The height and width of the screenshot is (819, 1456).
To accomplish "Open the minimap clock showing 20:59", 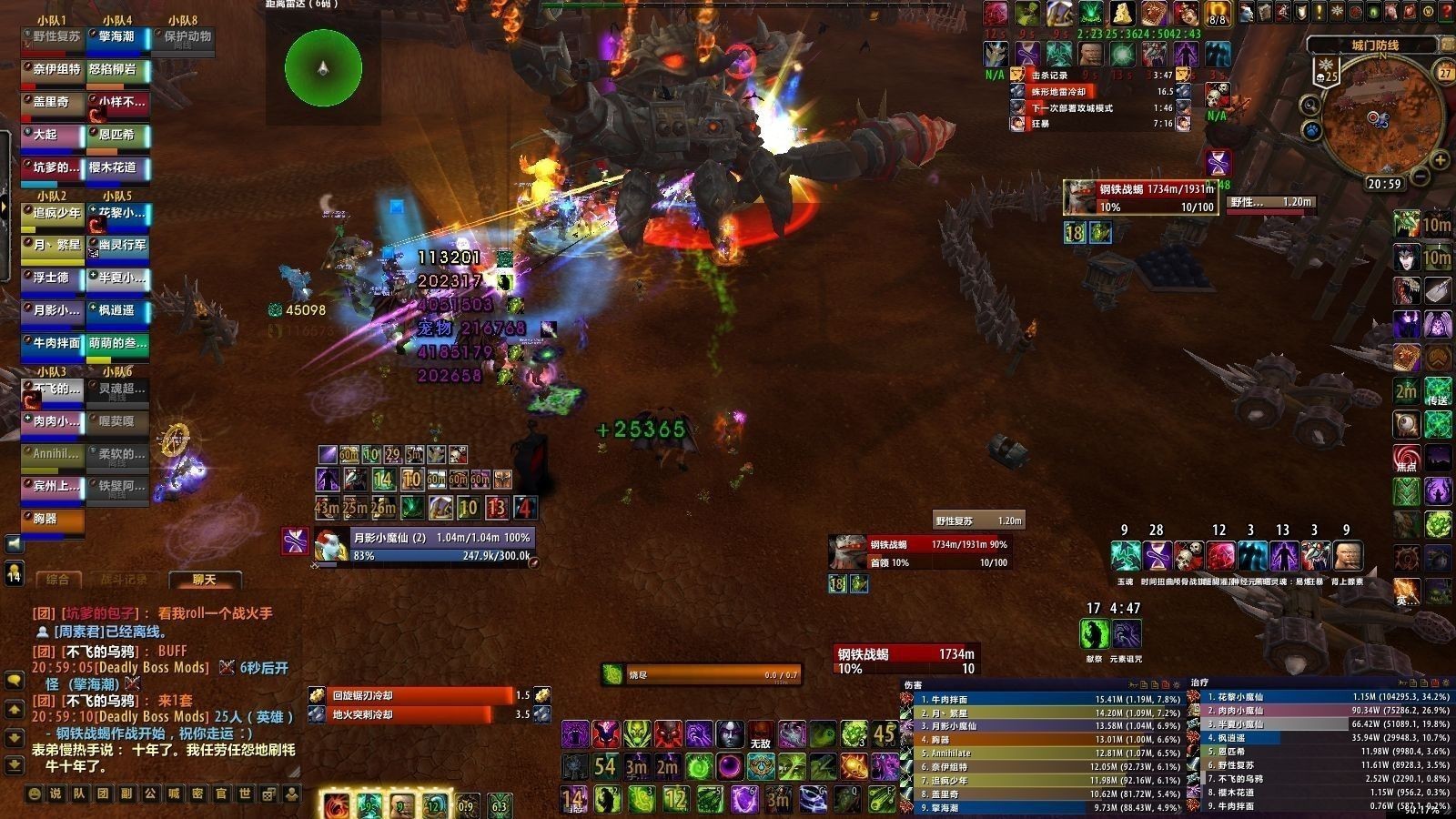I will [x=1384, y=184].
